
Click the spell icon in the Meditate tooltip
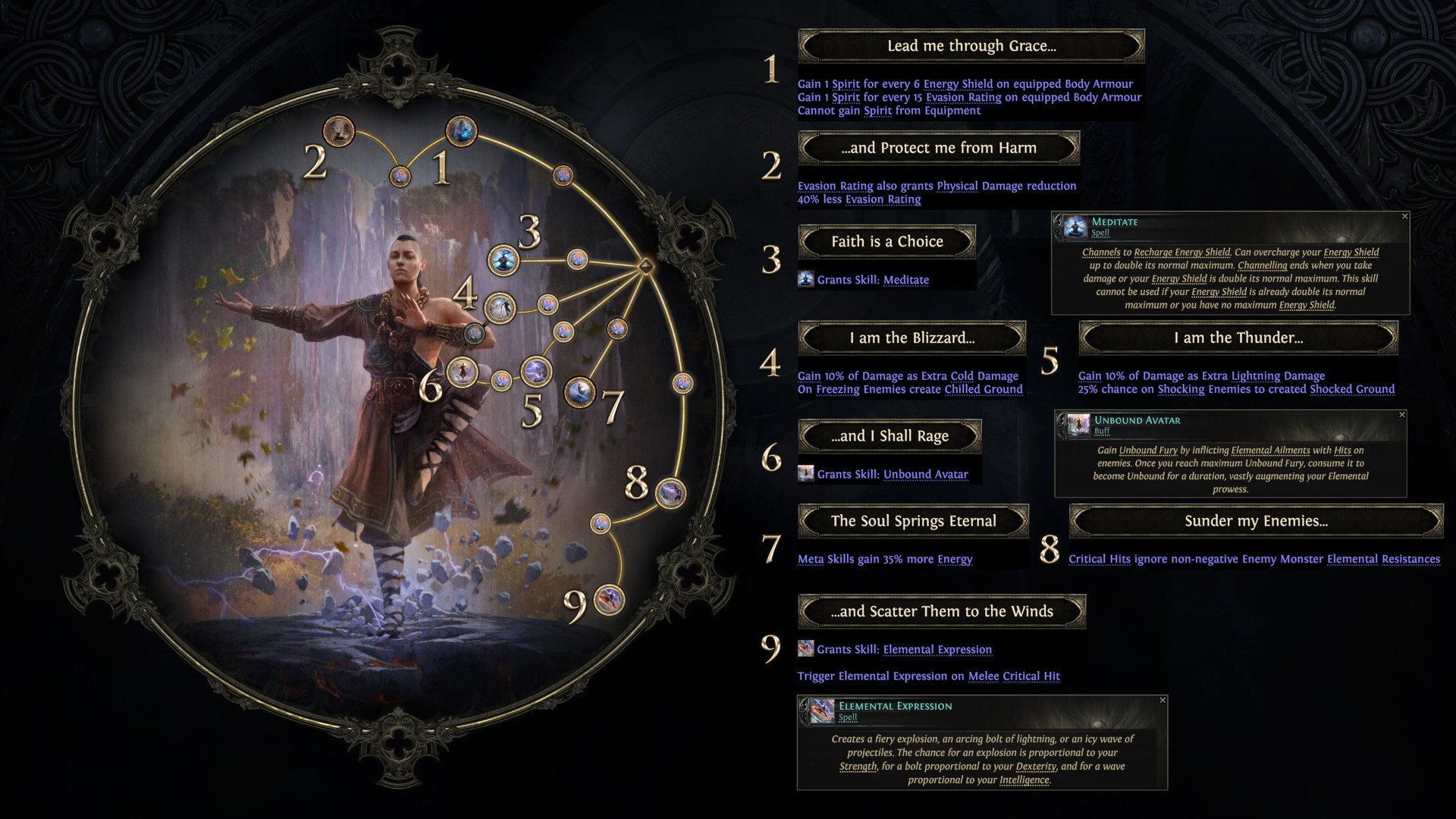1075,226
